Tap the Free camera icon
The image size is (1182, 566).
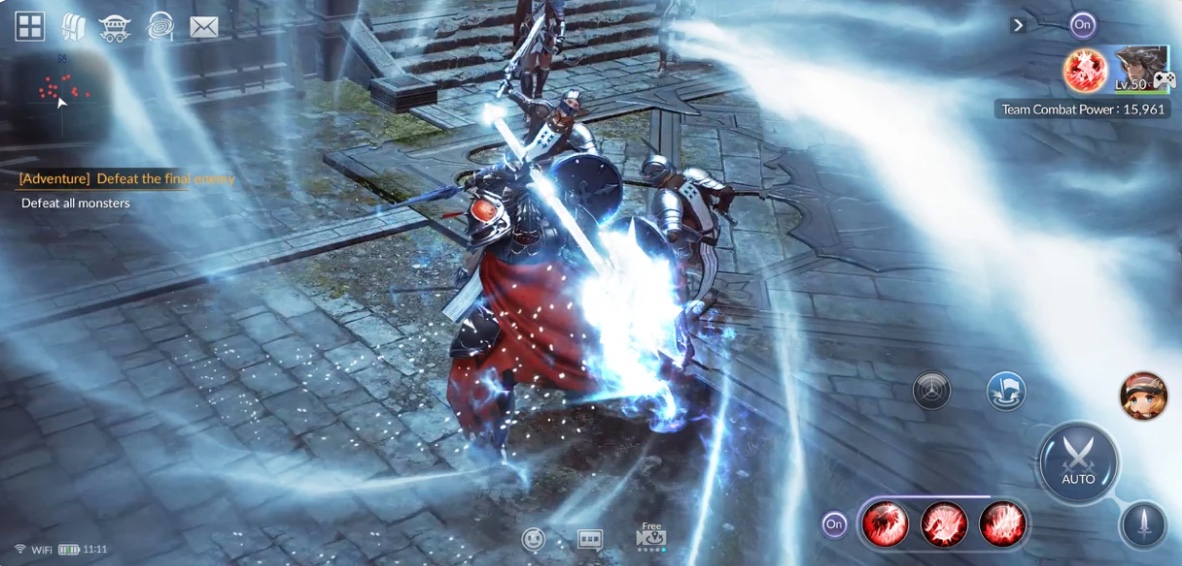point(651,537)
